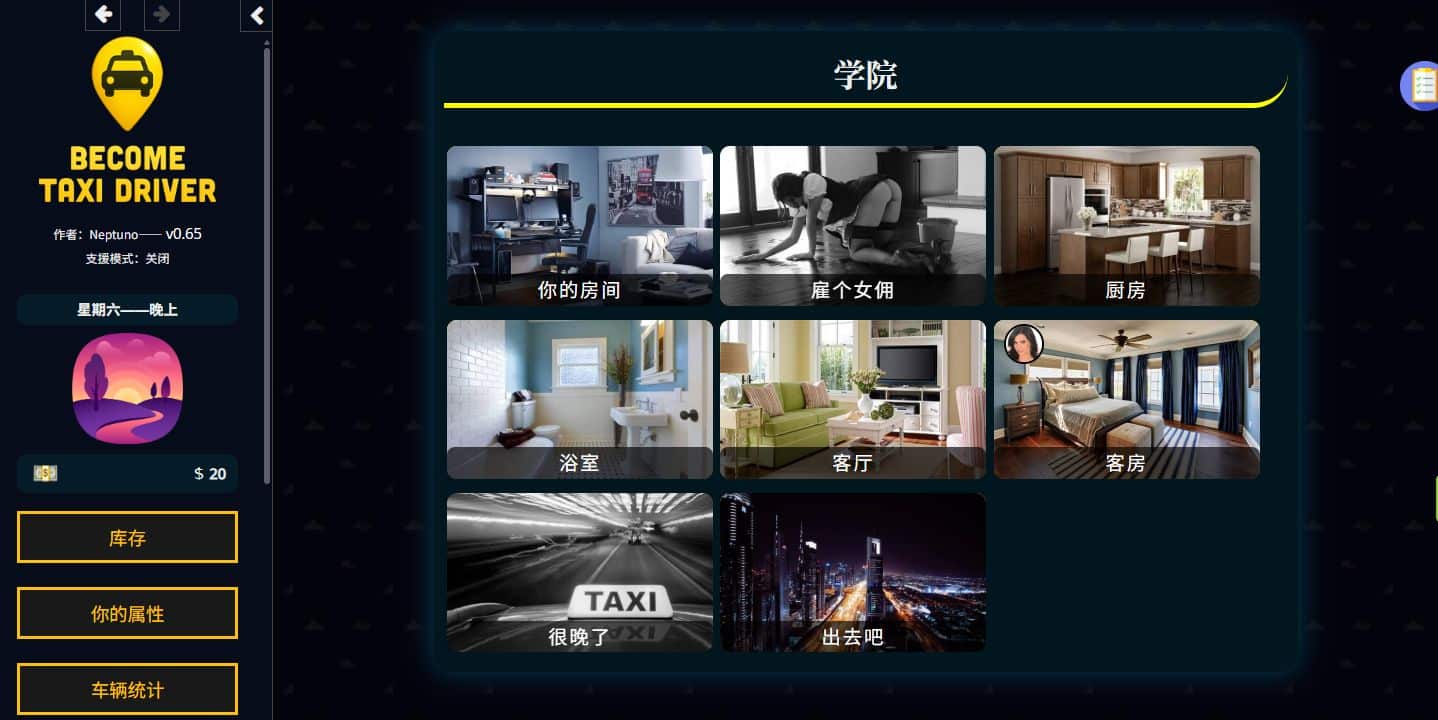This screenshot has height=720, width=1438.
Task: Click the 星期六——晚上 day indicator
Action: click(x=127, y=310)
